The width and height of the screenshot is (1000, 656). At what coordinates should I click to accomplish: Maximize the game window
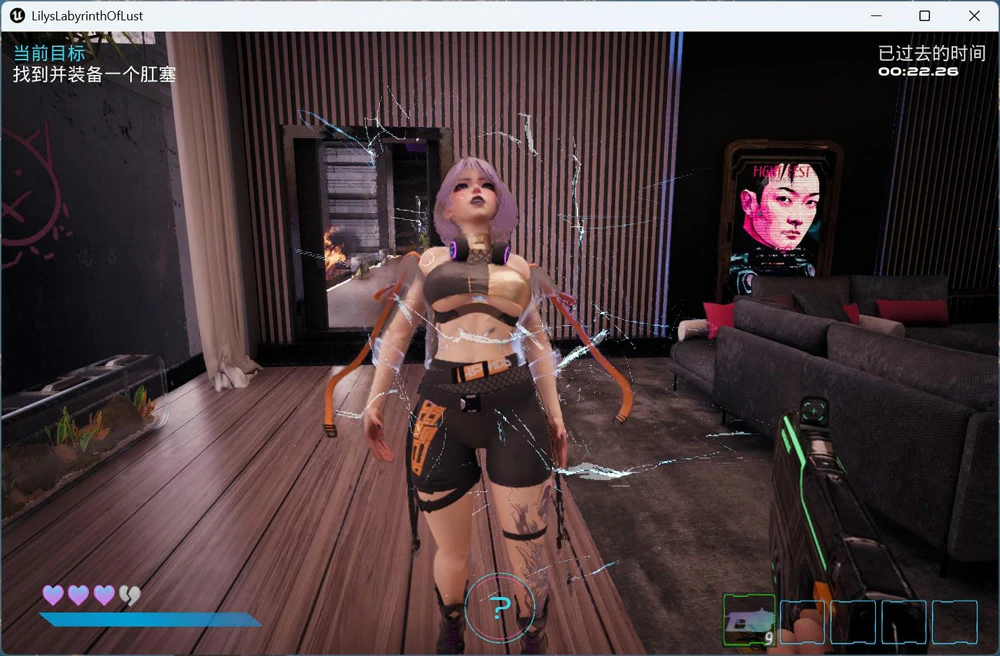[925, 16]
